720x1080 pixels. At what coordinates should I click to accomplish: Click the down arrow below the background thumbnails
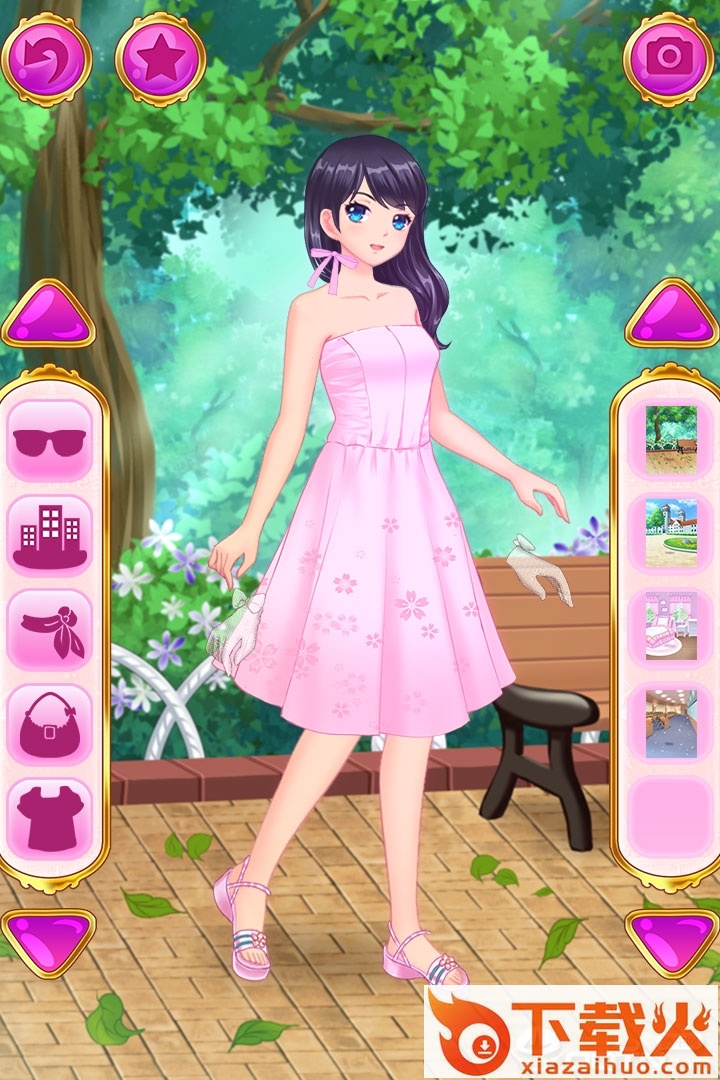(672, 940)
